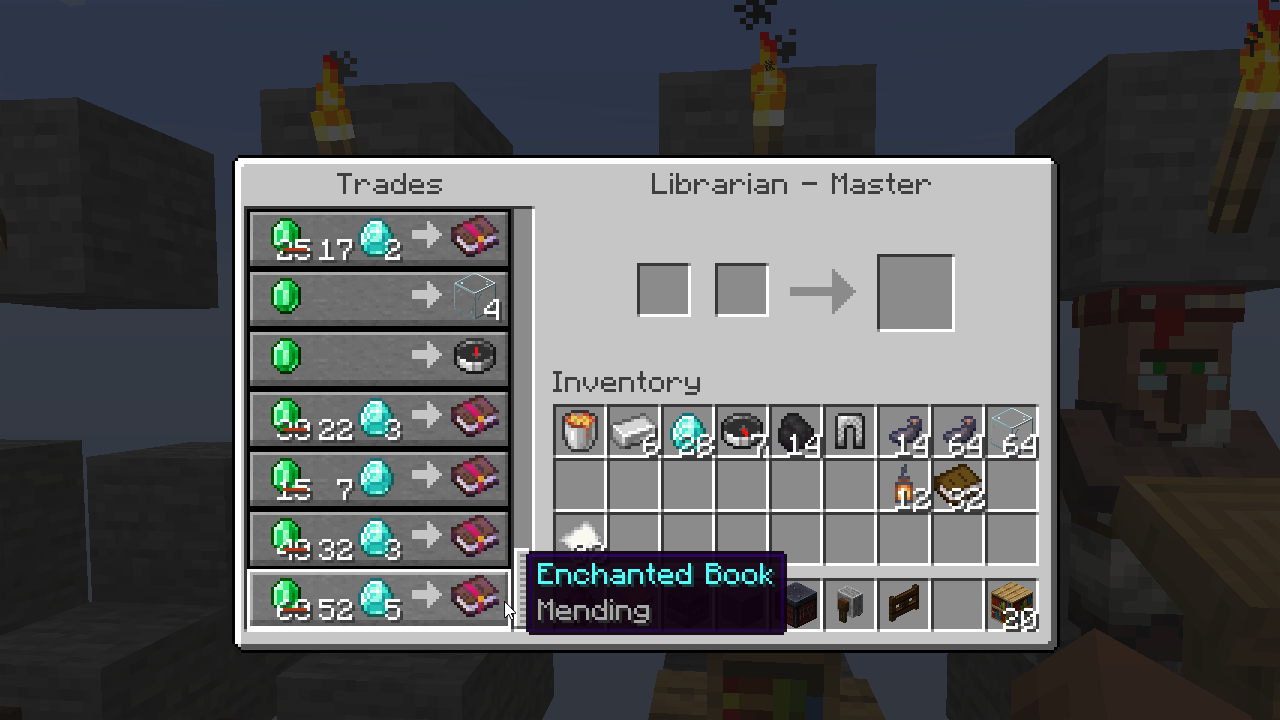The width and height of the screenshot is (1280, 720).
Task: Grab the stack of 28 diamonds
Action: 688,432
